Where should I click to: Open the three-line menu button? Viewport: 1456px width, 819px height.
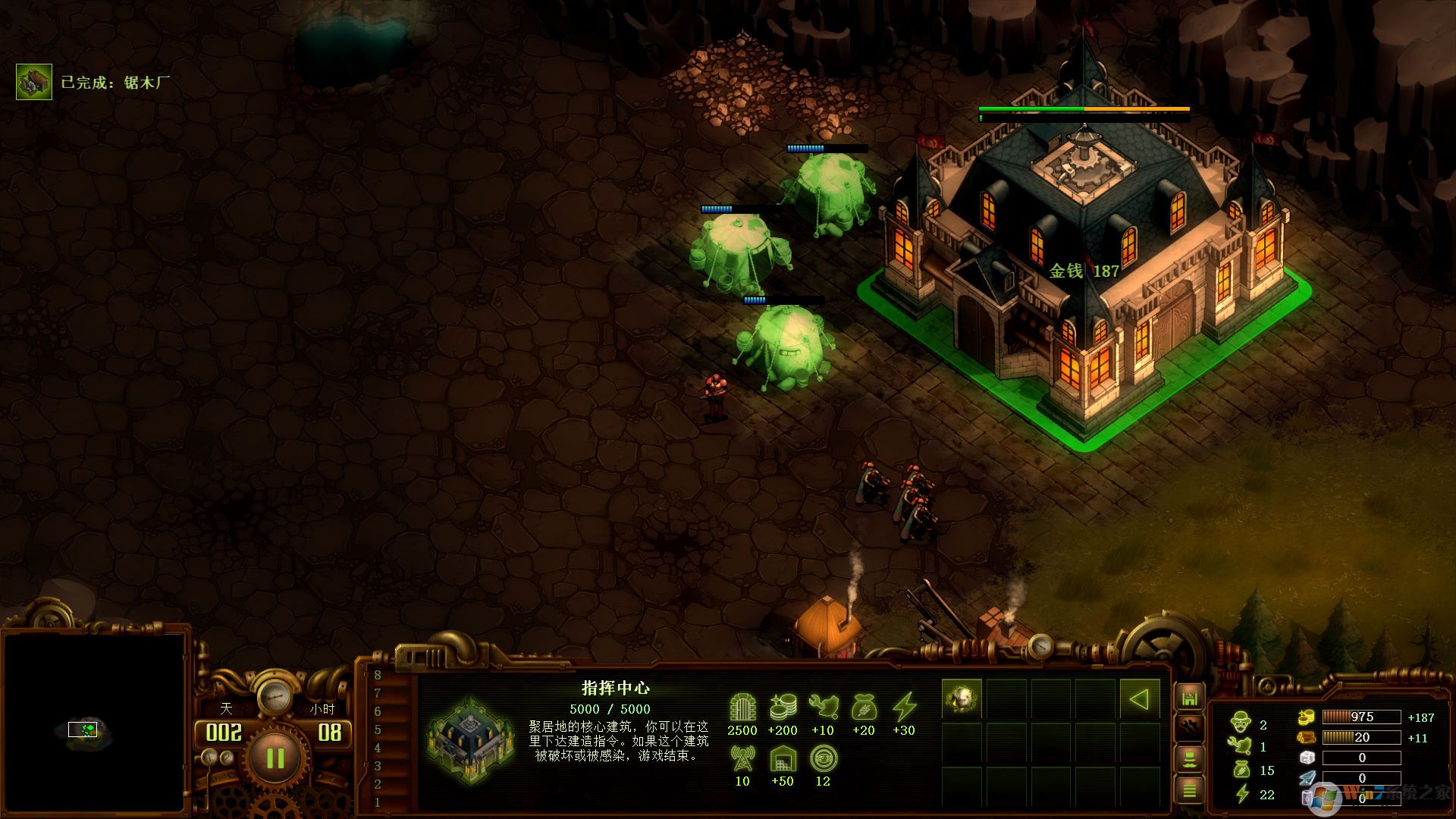(x=1189, y=790)
